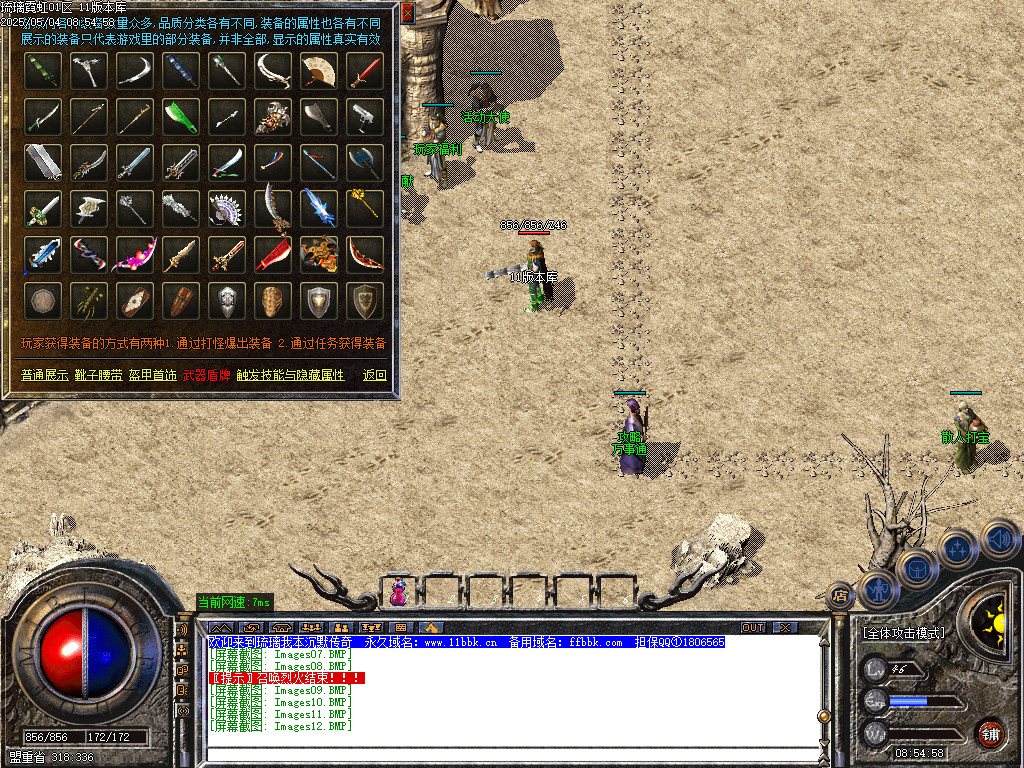Click the OUT button above chat

(x=752, y=627)
